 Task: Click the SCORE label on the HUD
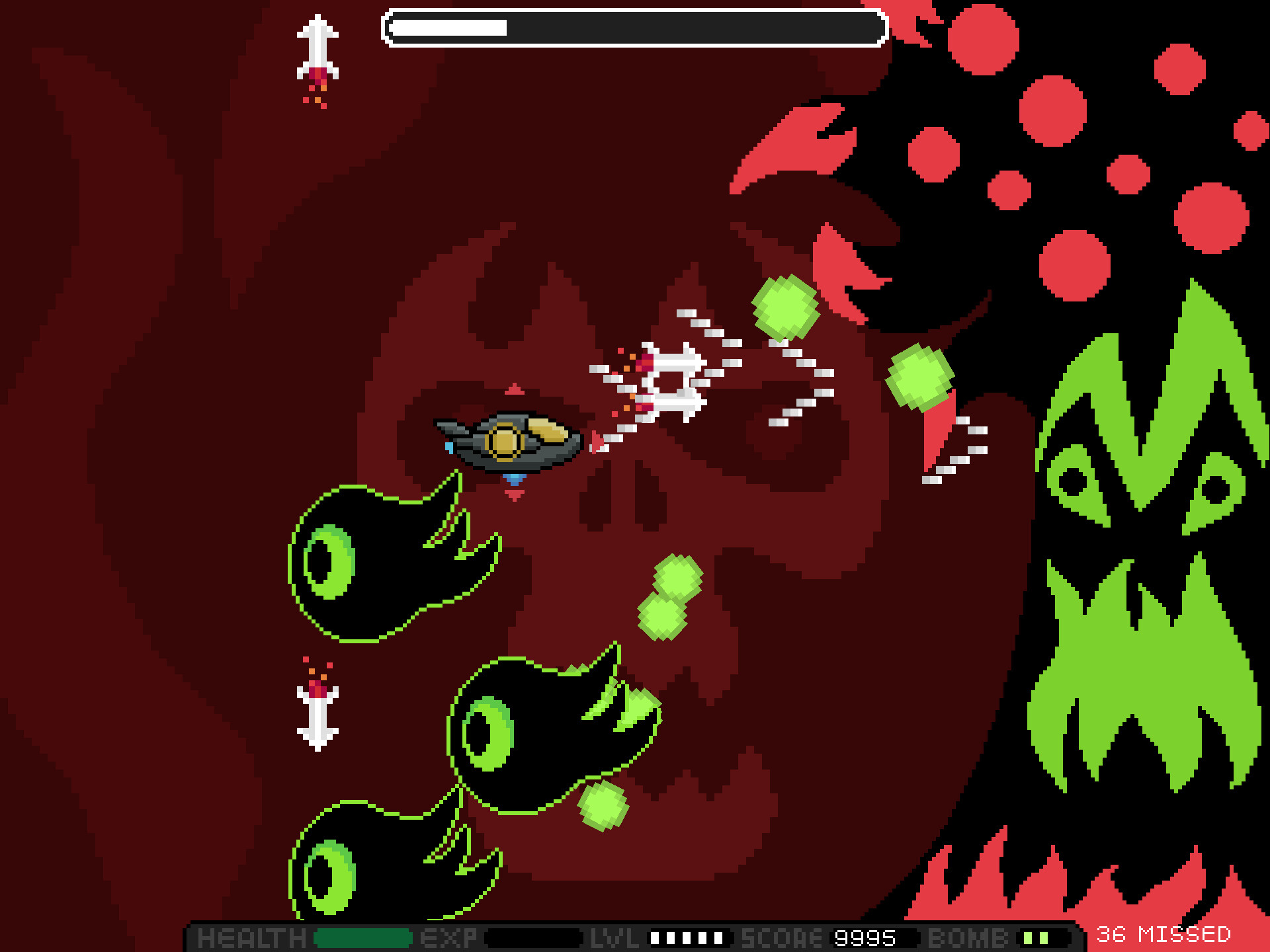click(x=781, y=937)
